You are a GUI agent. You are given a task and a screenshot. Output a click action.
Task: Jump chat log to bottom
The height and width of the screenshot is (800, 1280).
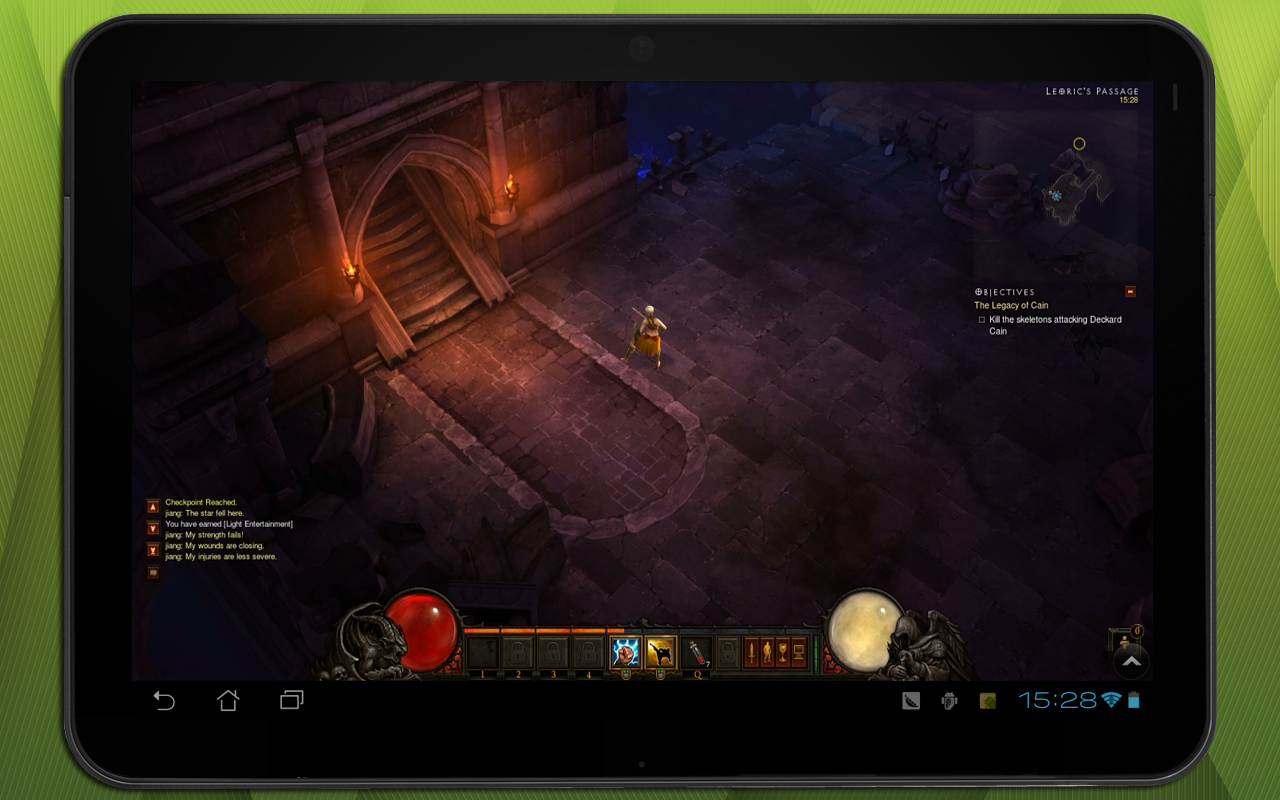point(153,550)
